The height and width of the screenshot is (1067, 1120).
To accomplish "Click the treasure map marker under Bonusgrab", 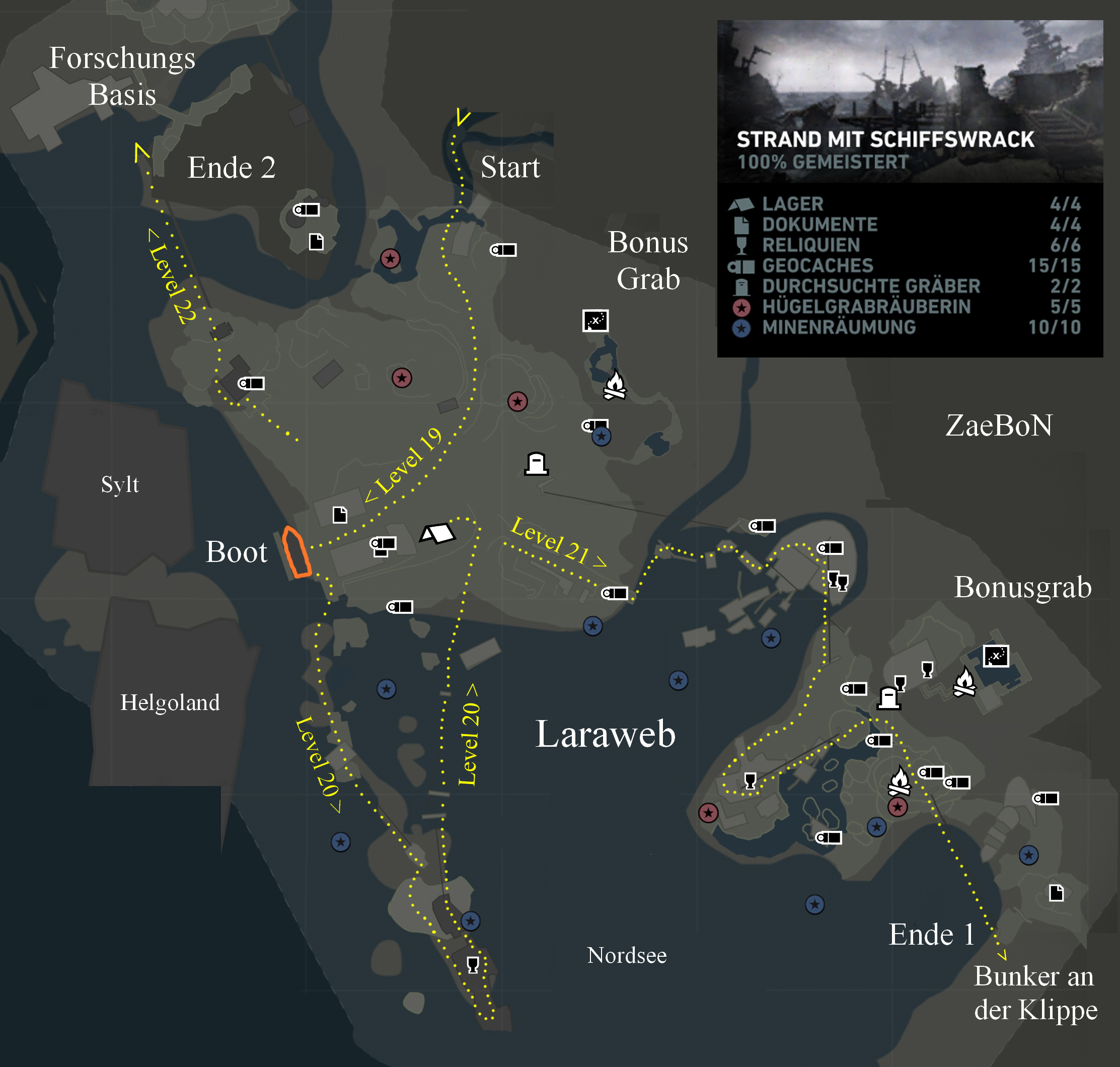I will [996, 656].
